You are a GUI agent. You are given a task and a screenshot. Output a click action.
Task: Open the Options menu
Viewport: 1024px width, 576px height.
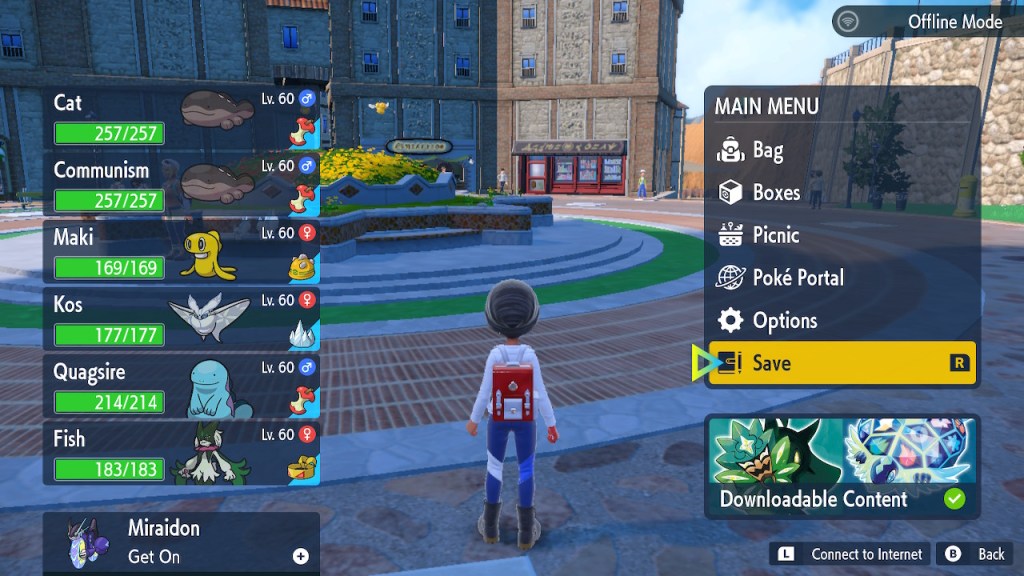click(784, 321)
